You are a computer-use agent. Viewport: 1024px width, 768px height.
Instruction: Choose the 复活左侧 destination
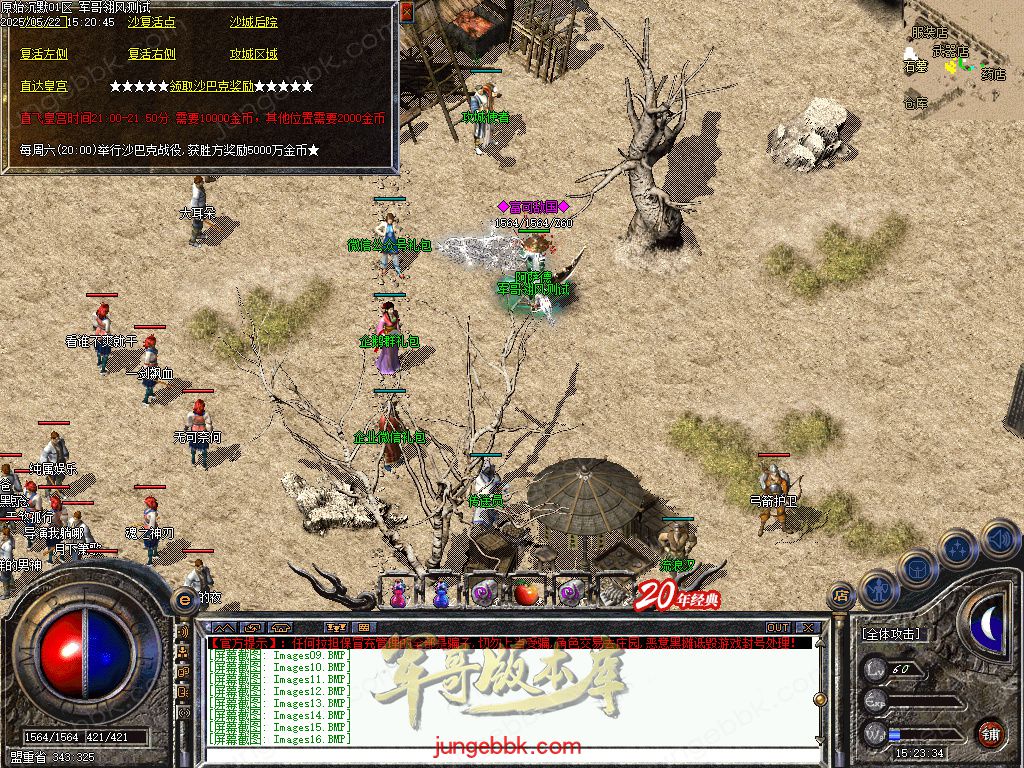(44, 54)
